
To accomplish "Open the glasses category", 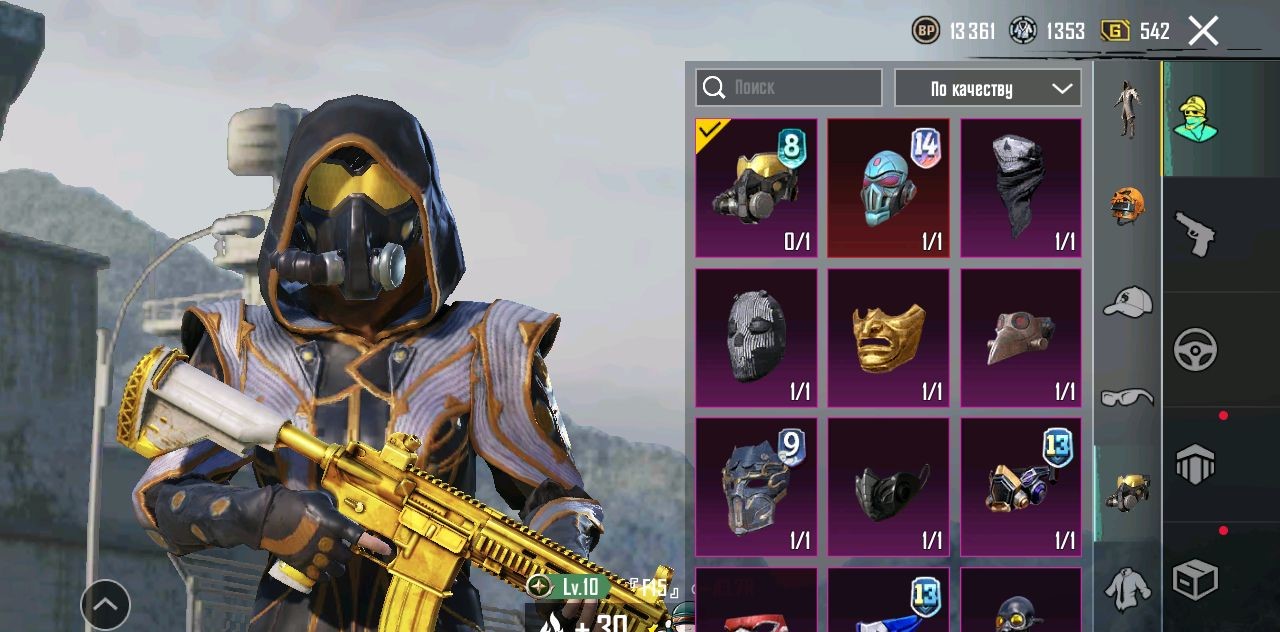I will [1127, 398].
